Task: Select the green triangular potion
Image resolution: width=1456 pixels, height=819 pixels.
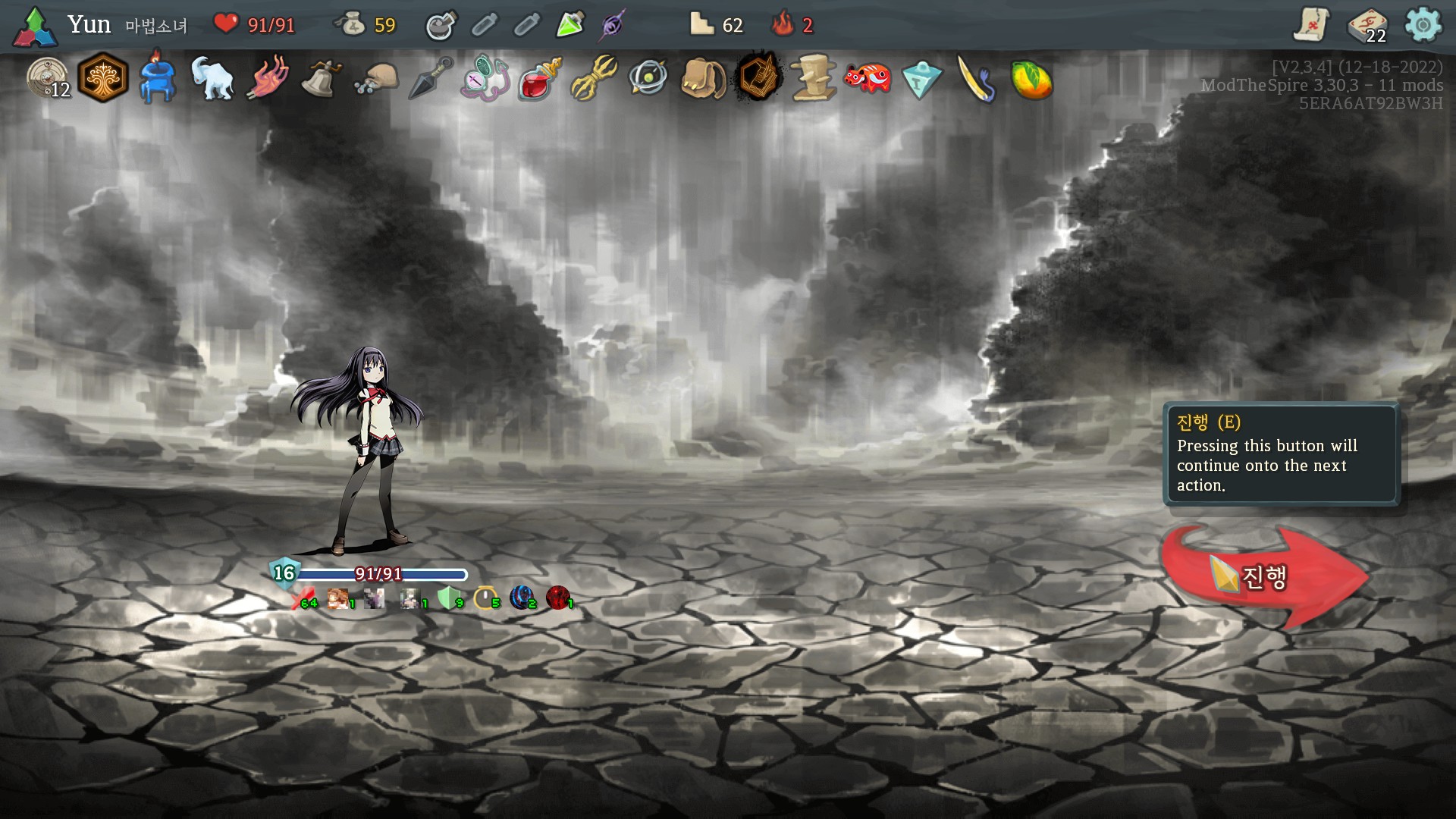Action: click(x=570, y=25)
